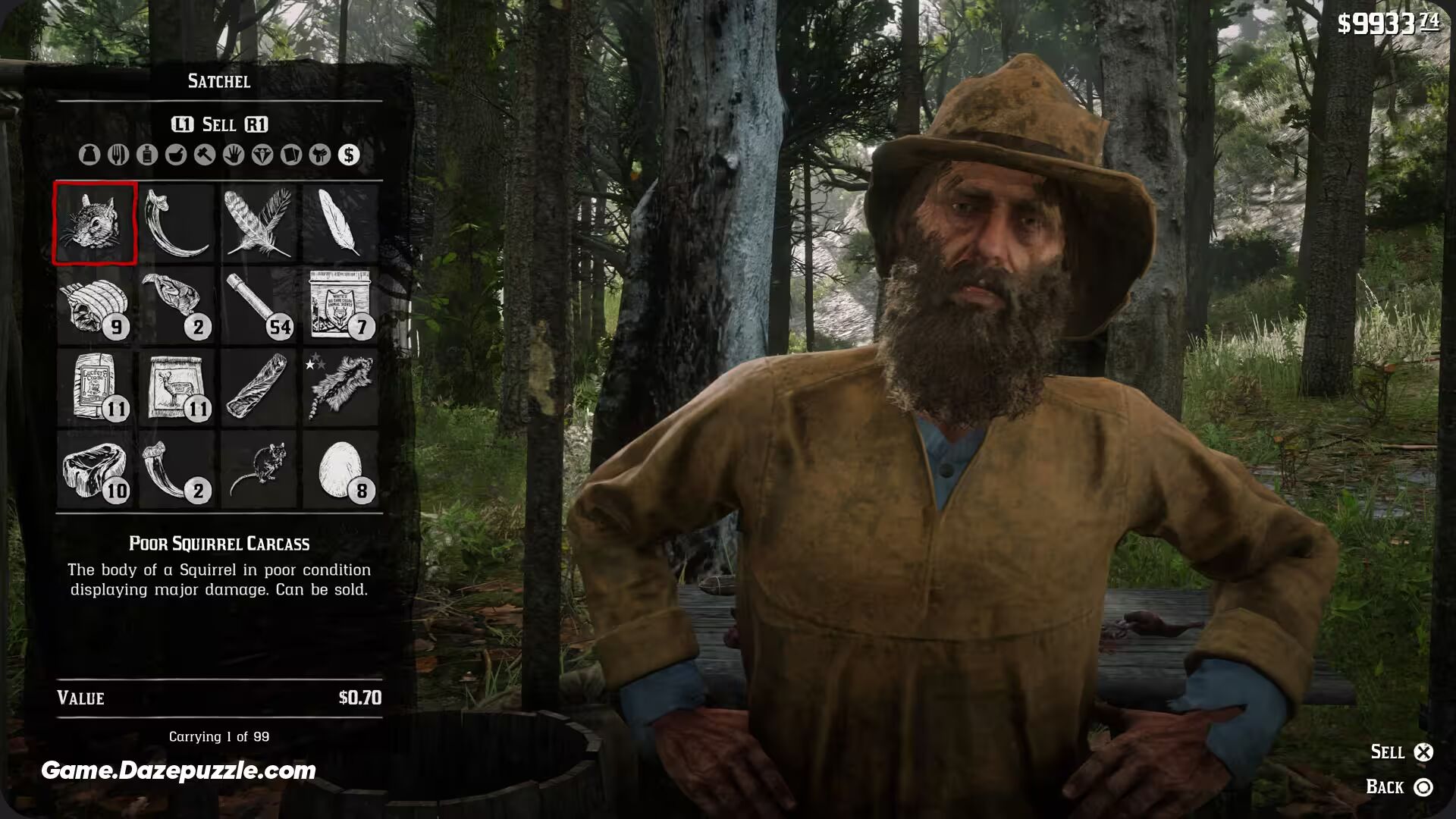Open the provisions fork-and-knife category icon

[x=118, y=155]
